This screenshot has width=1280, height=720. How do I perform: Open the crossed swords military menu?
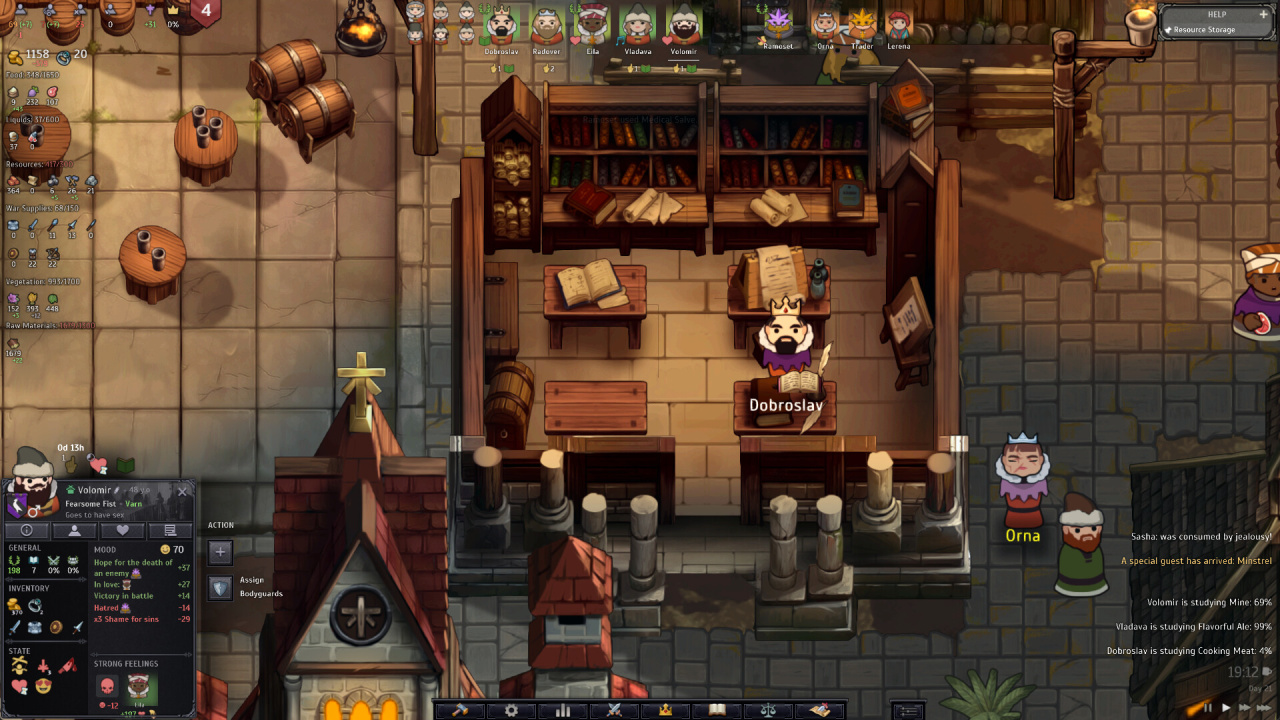[614, 710]
